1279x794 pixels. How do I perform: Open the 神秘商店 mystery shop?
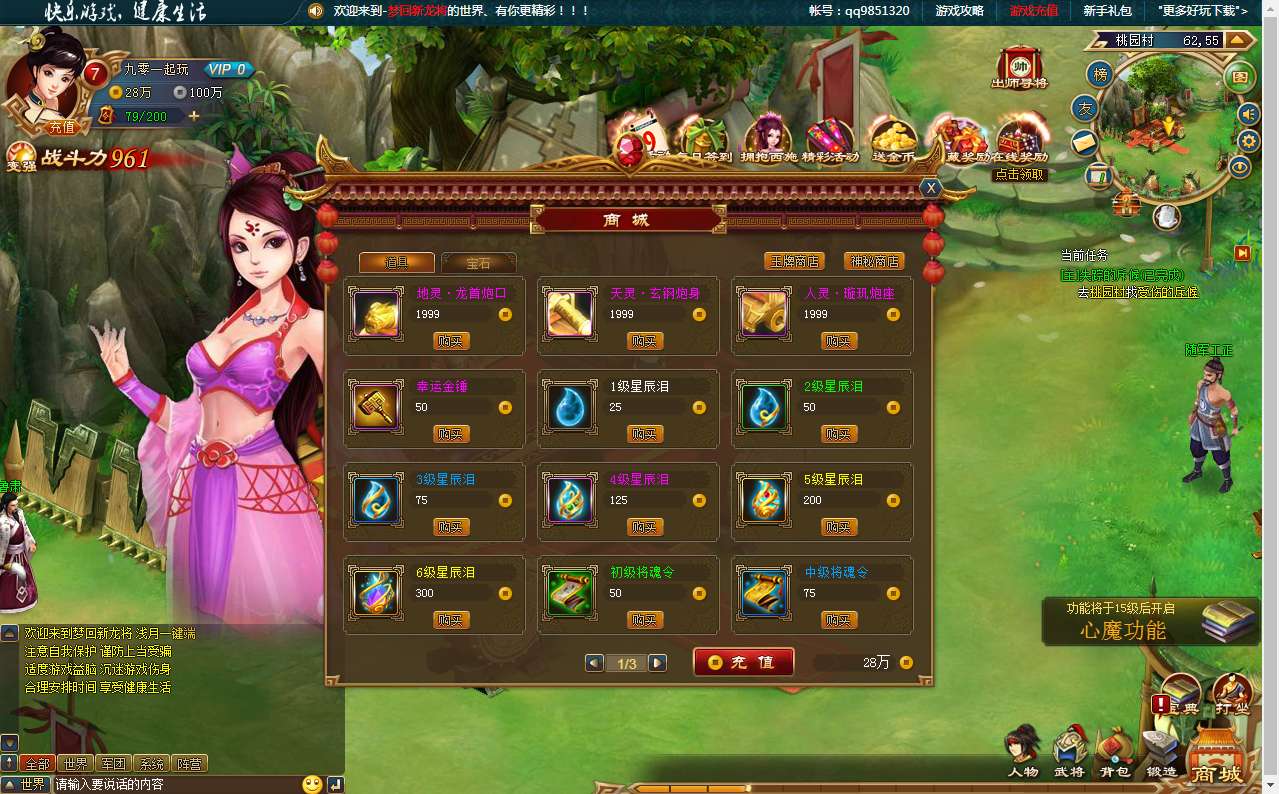point(873,262)
